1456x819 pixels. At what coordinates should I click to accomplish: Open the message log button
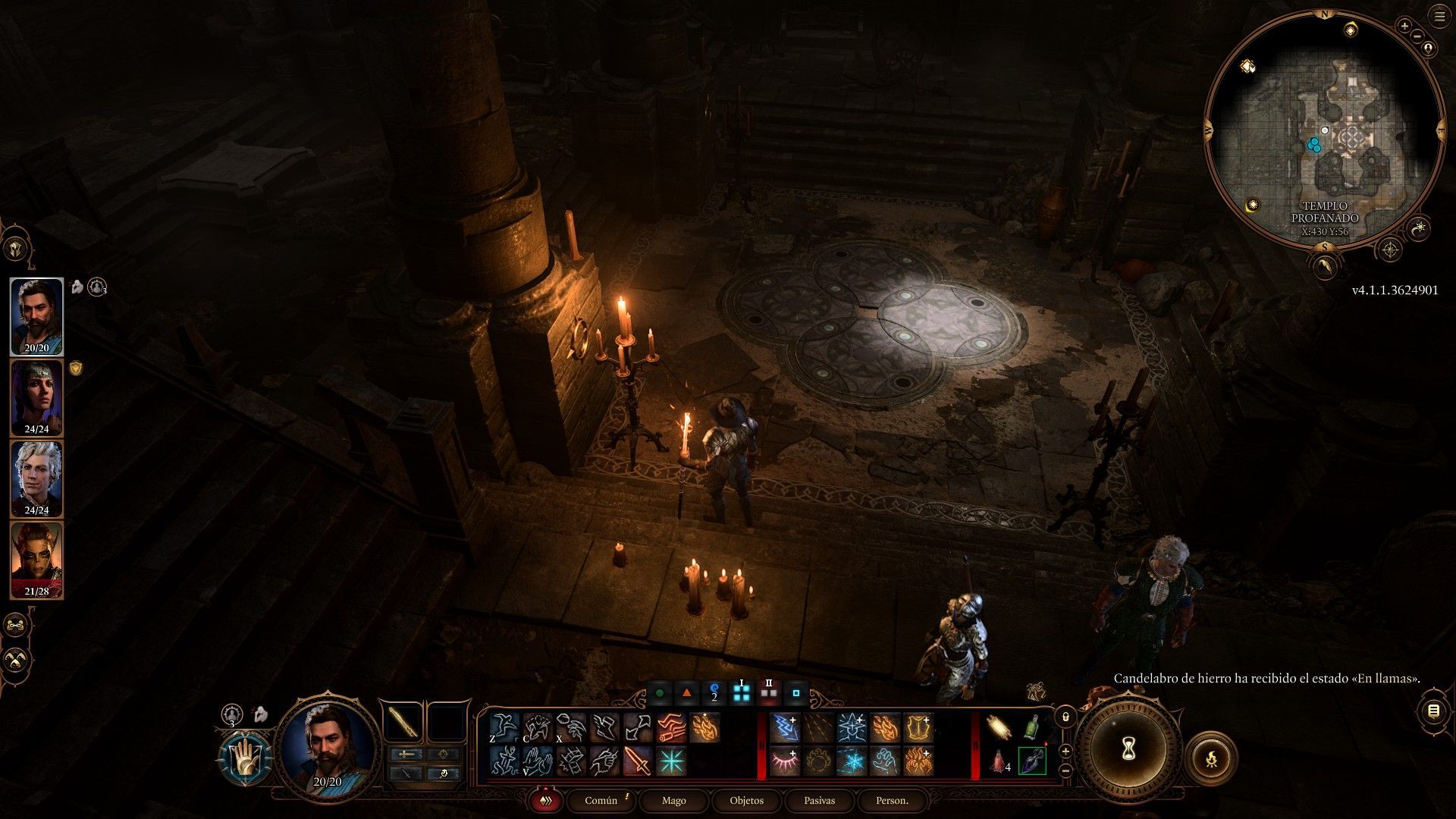point(1433,711)
